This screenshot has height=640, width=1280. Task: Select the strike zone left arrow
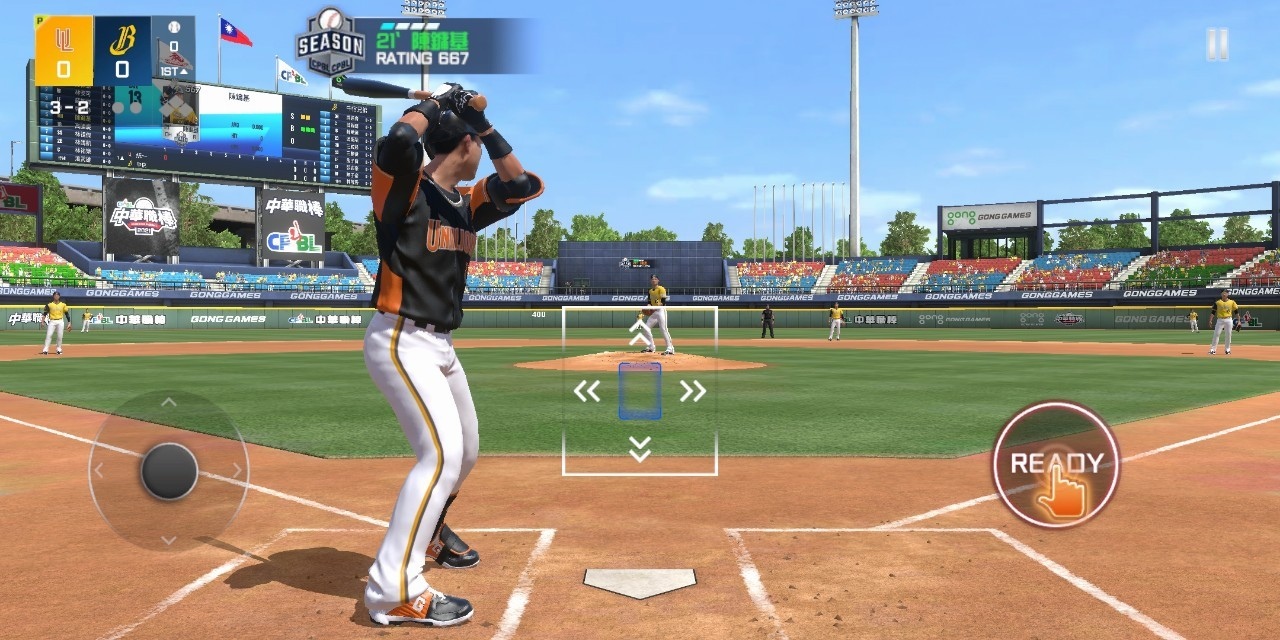587,391
